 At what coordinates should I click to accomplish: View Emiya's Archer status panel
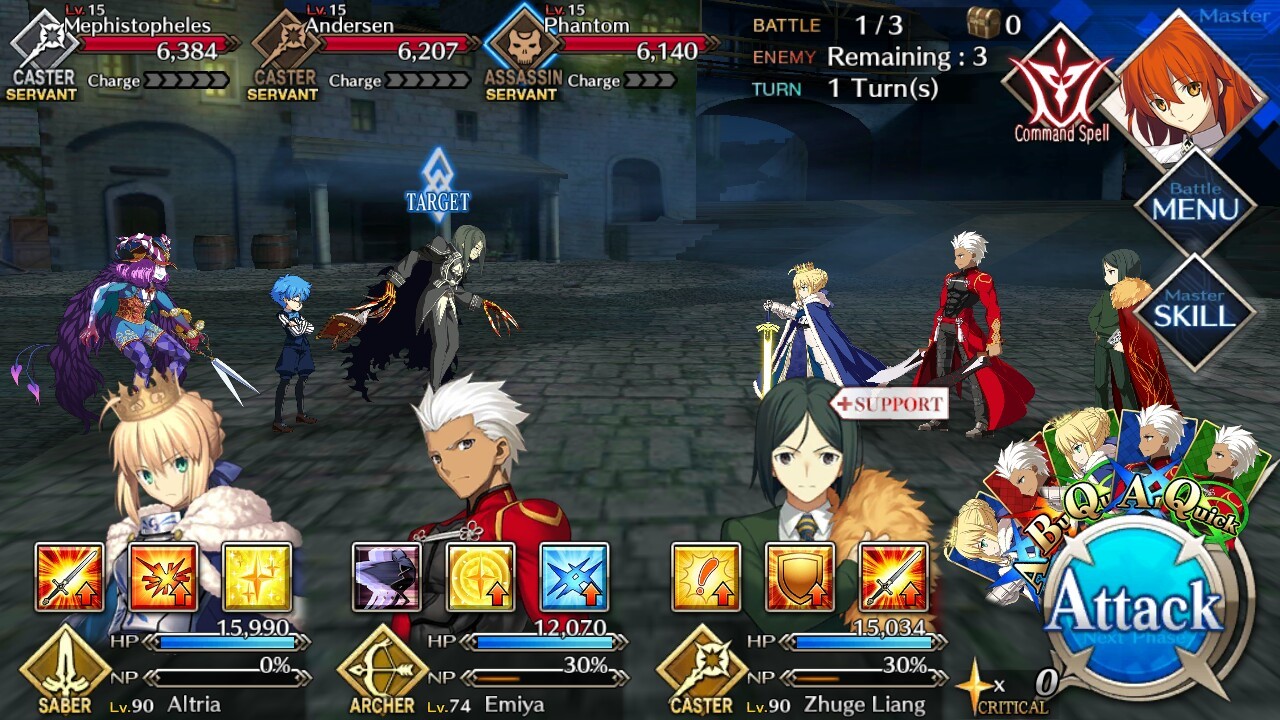[x=480, y=670]
